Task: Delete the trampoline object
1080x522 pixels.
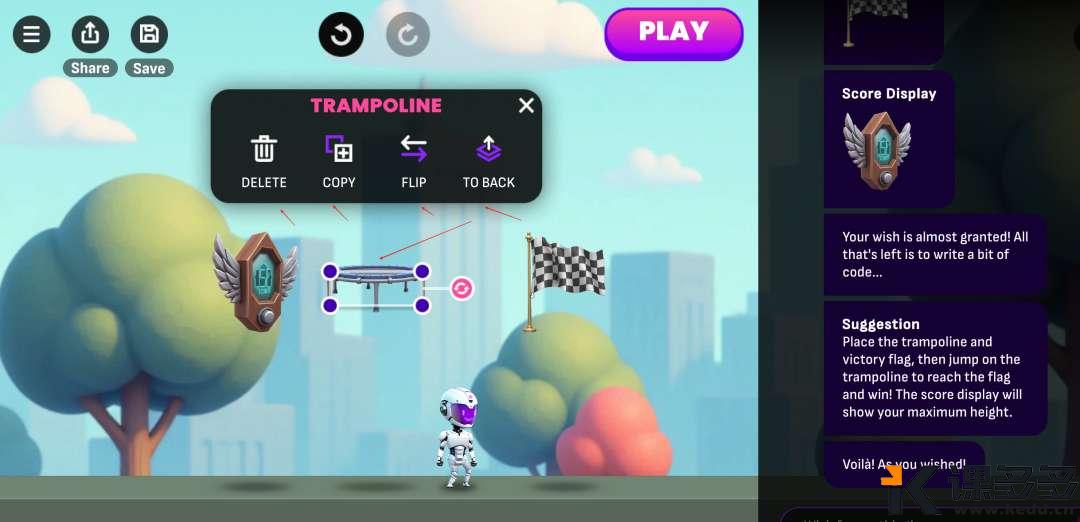Action: tap(264, 160)
